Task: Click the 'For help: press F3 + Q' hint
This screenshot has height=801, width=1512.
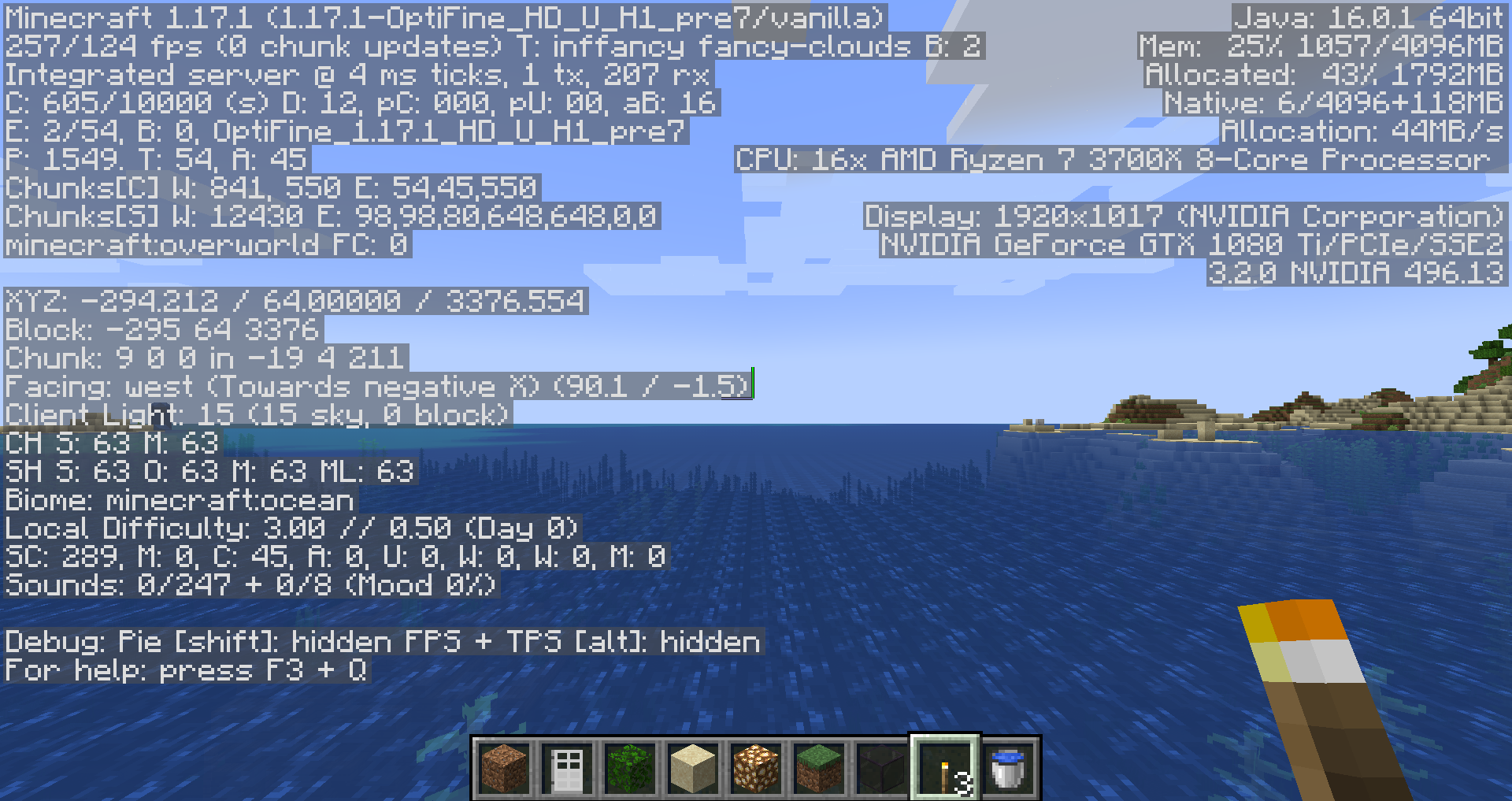Action: [x=185, y=670]
